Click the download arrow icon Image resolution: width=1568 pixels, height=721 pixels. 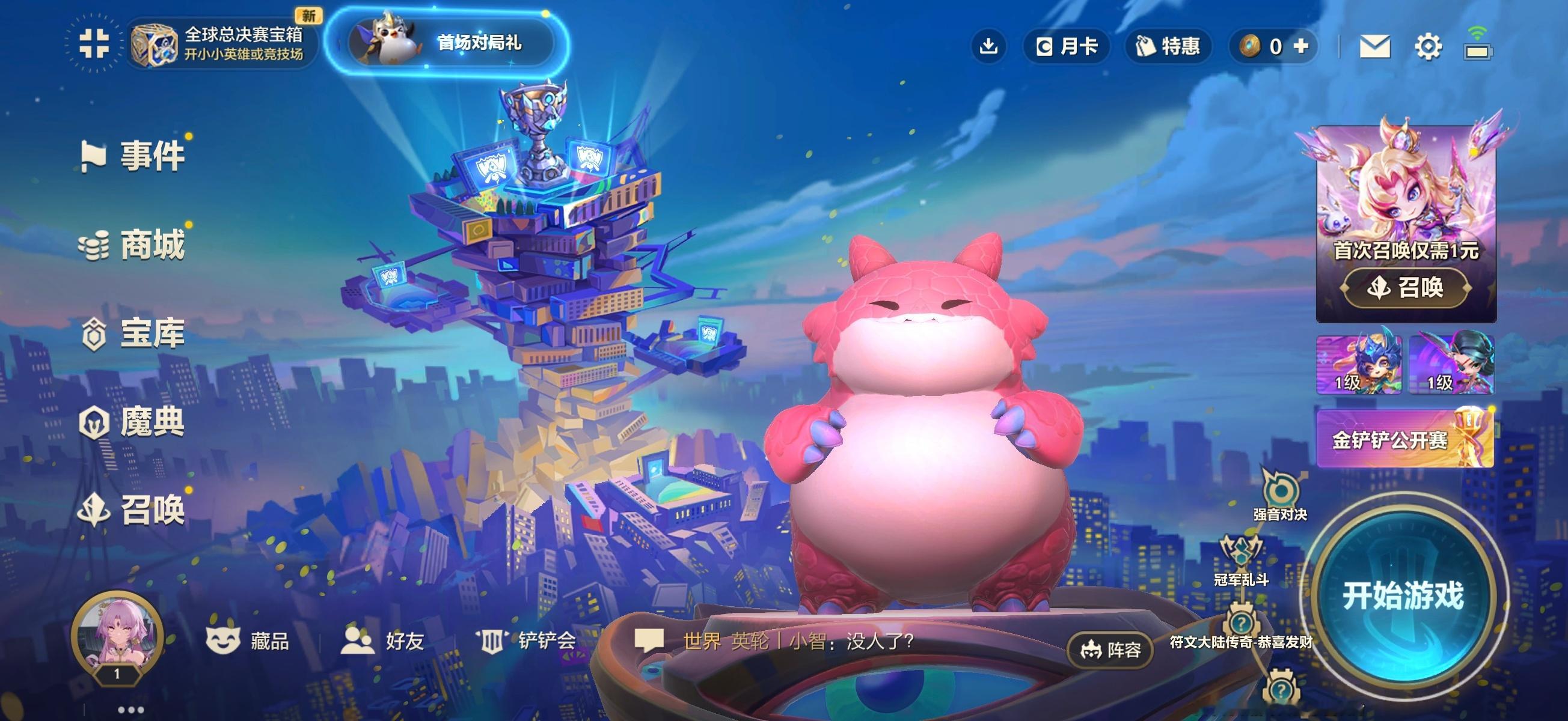988,46
